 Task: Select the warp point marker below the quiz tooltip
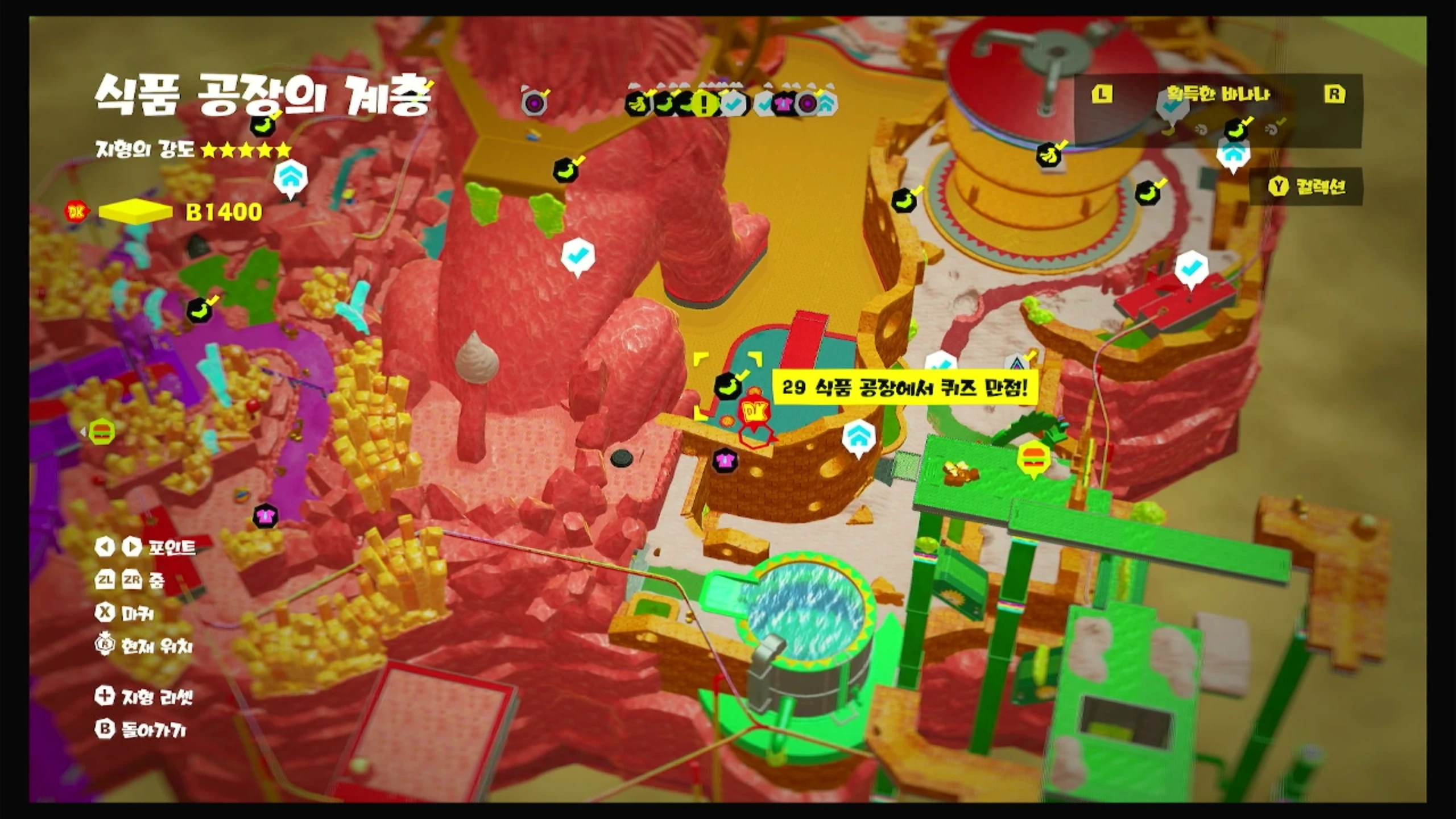click(859, 438)
